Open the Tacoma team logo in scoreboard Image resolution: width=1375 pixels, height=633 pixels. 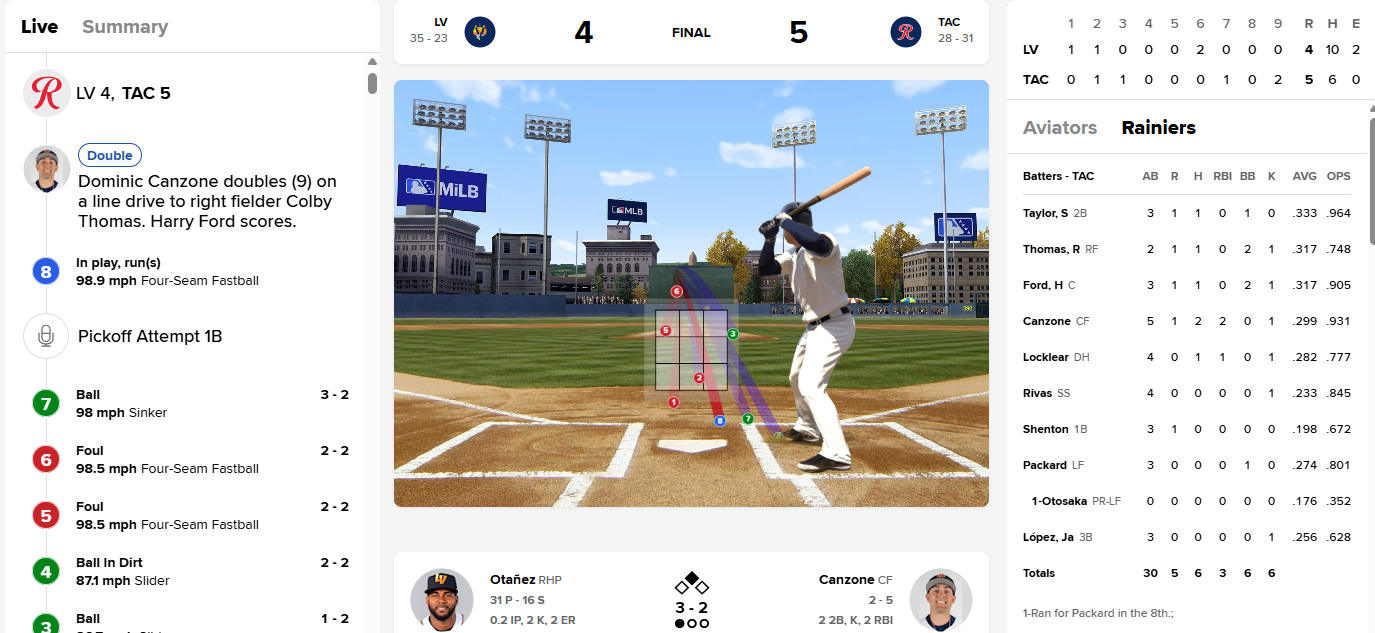coord(906,32)
